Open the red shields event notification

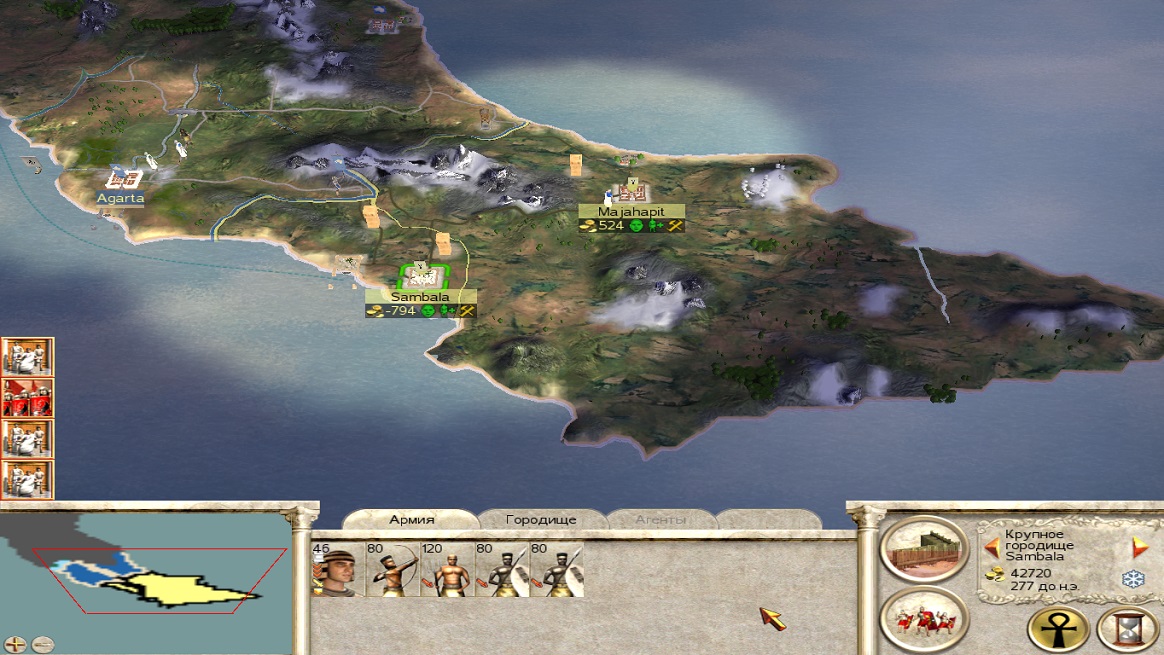(x=27, y=398)
